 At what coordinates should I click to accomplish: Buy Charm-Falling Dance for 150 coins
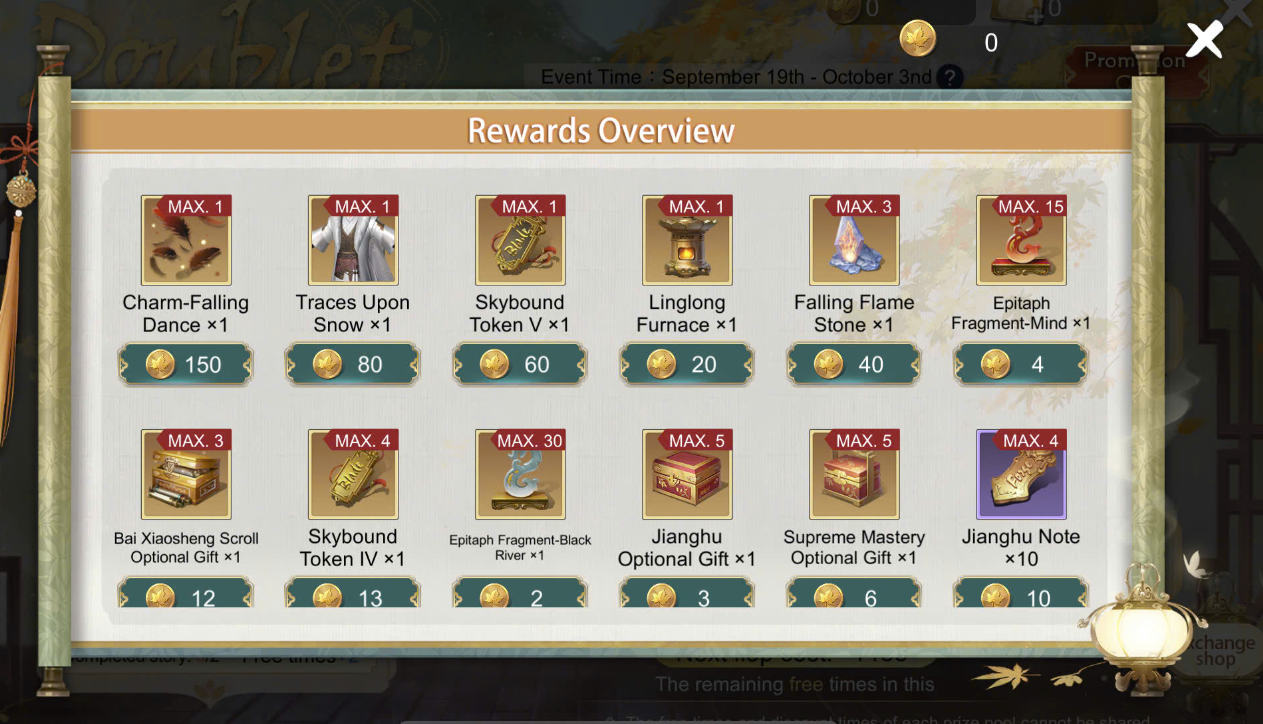pos(186,364)
